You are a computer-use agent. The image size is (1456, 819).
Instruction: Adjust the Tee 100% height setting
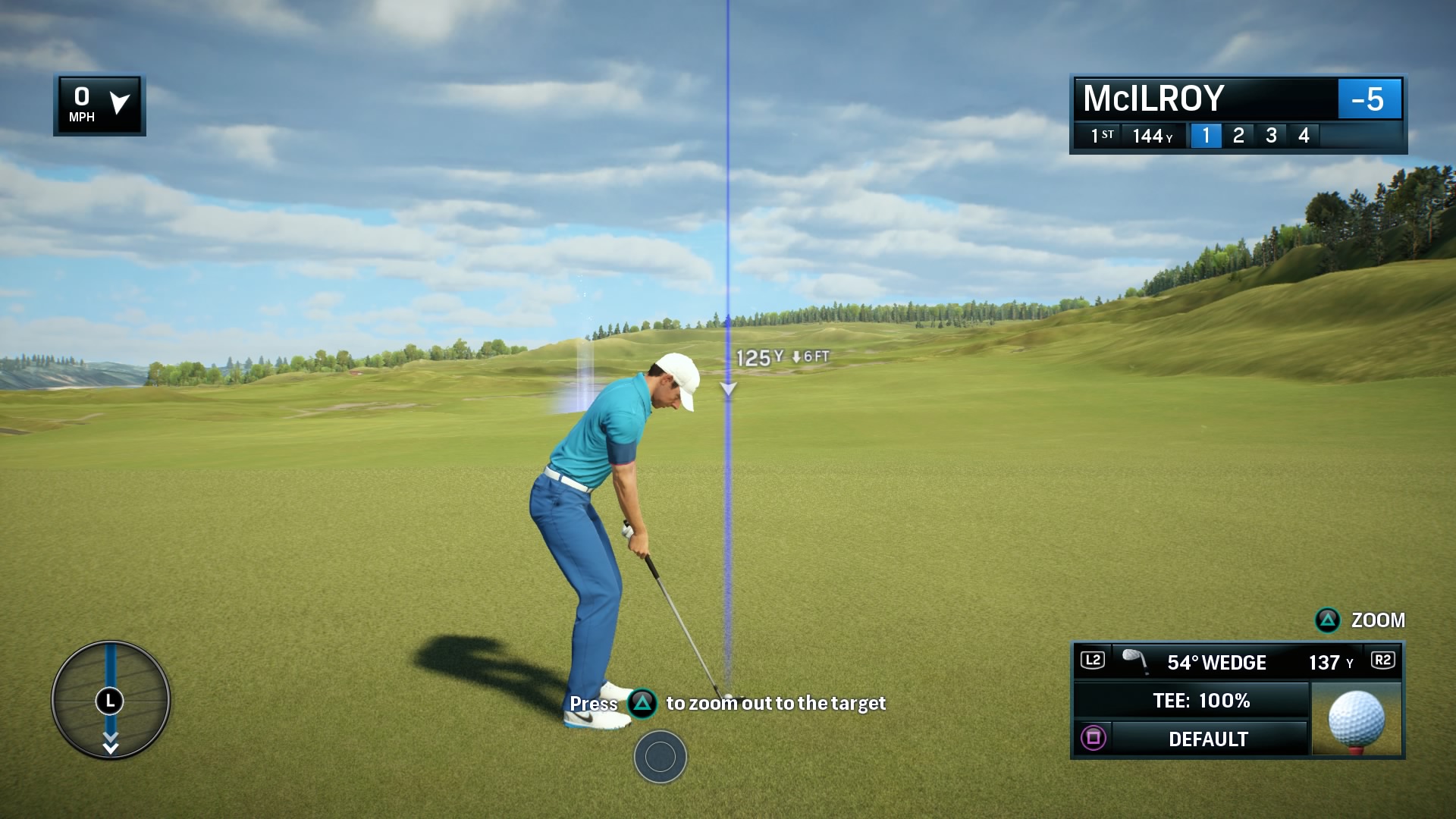point(1201,701)
